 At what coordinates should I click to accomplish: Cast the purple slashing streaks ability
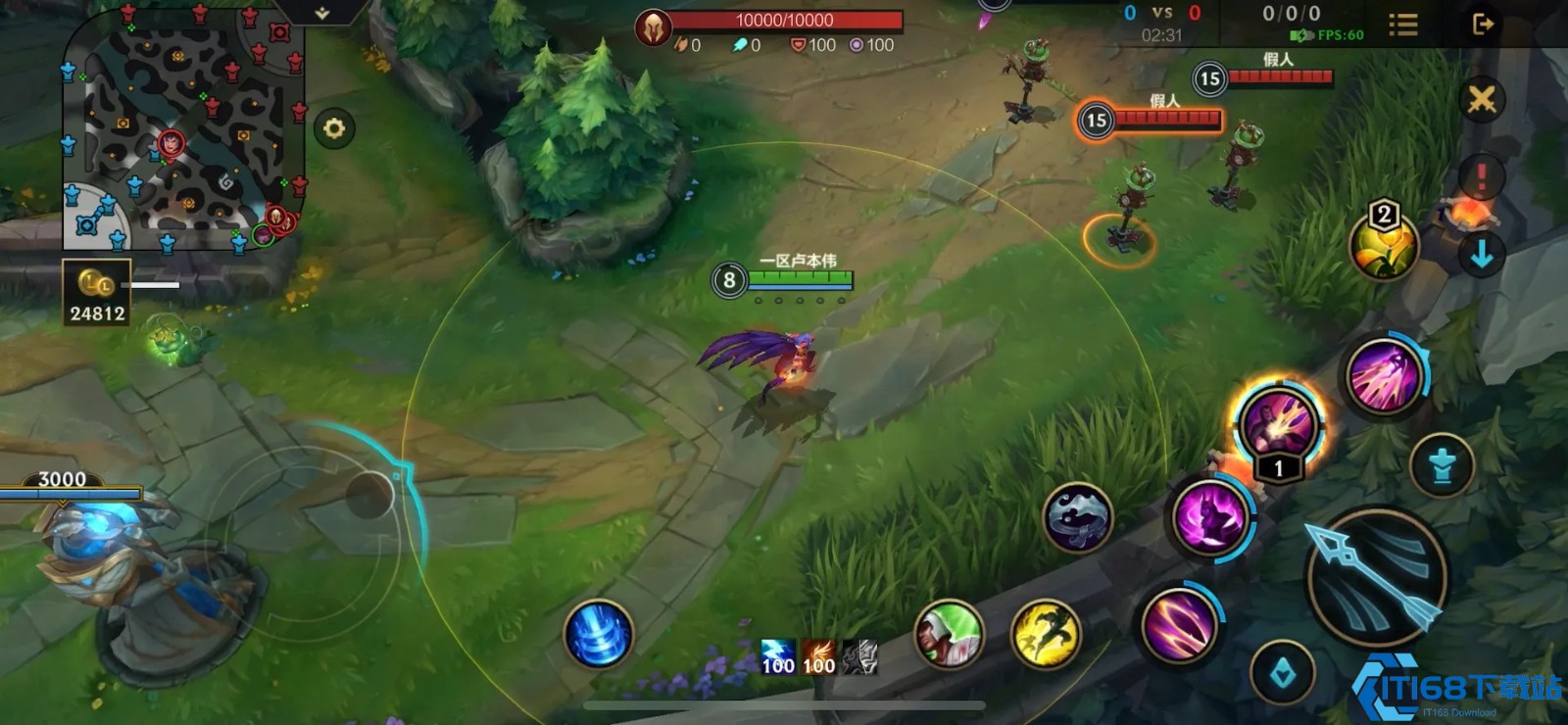click(1179, 622)
